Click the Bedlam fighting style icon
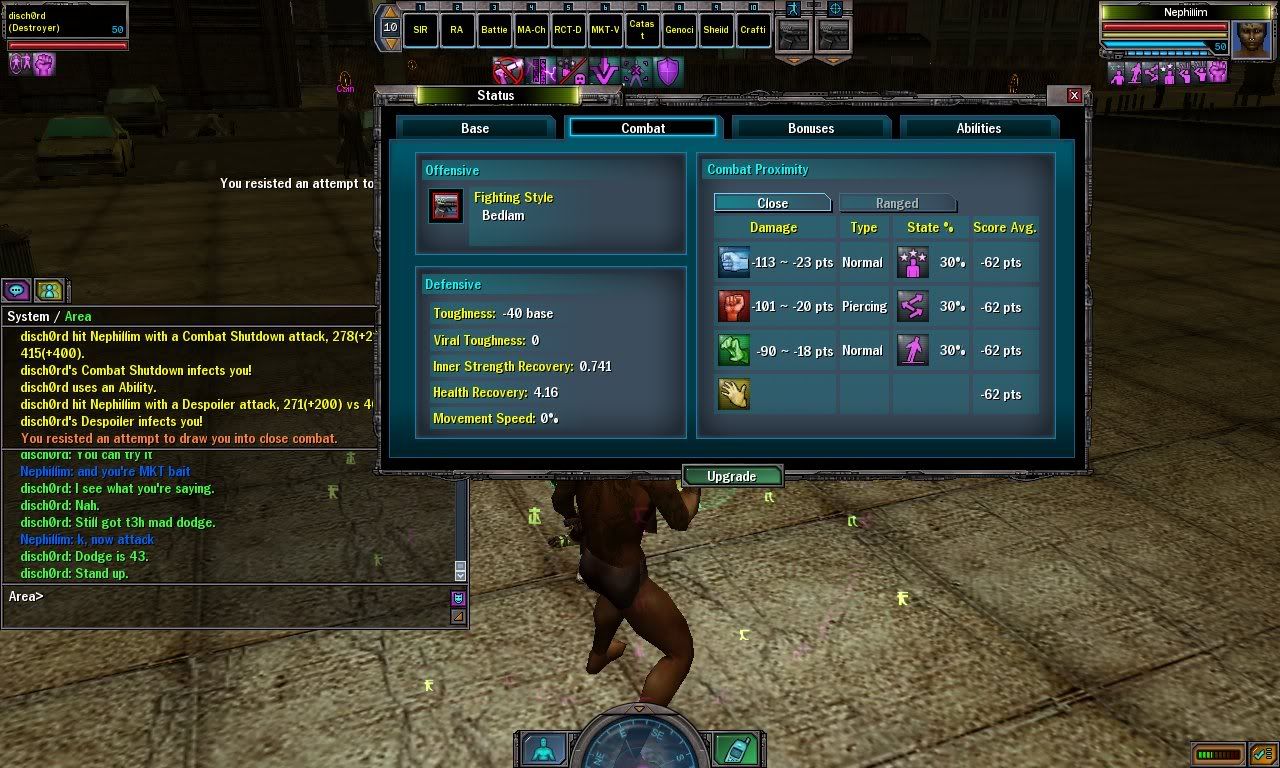The width and height of the screenshot is (1280, 768). tap(446, 206)
